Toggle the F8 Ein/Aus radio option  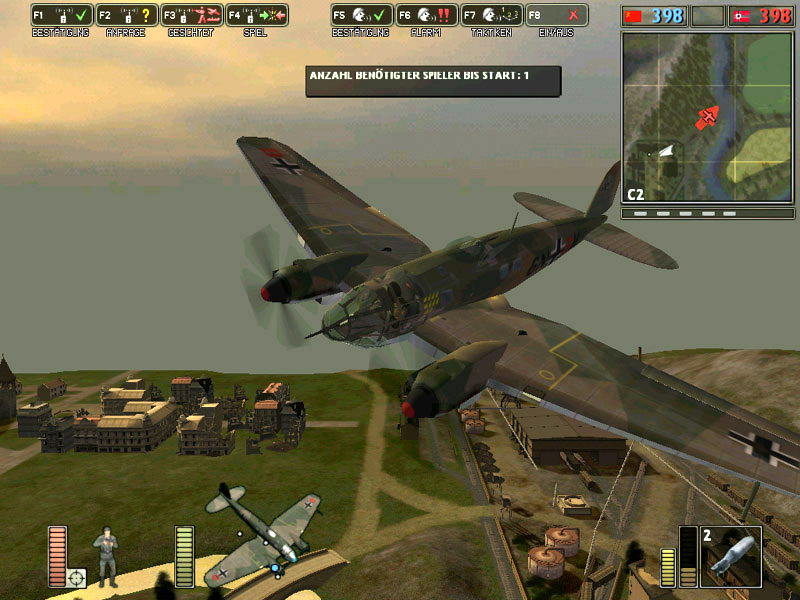point(556,16)
